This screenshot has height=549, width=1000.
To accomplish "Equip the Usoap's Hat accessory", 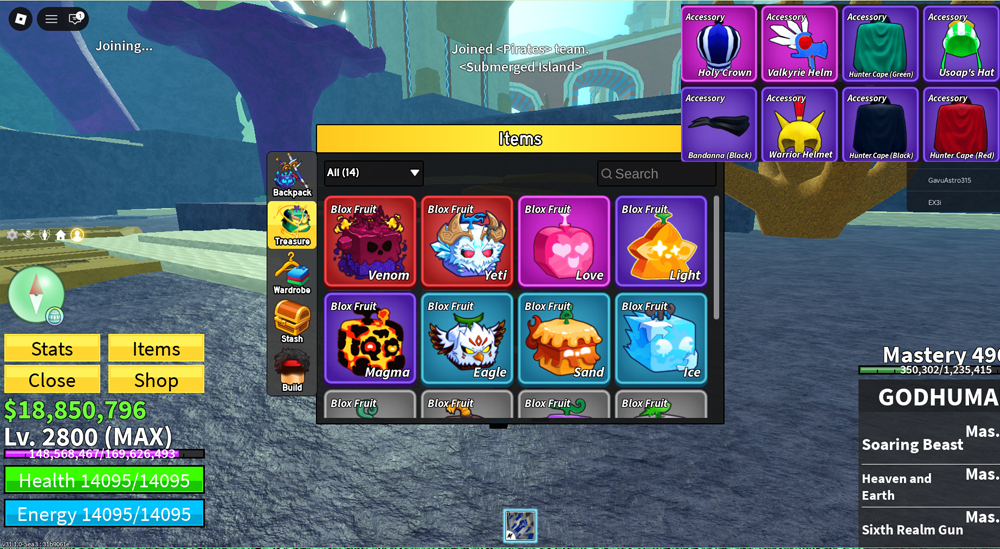I will [x=961, y=44].
